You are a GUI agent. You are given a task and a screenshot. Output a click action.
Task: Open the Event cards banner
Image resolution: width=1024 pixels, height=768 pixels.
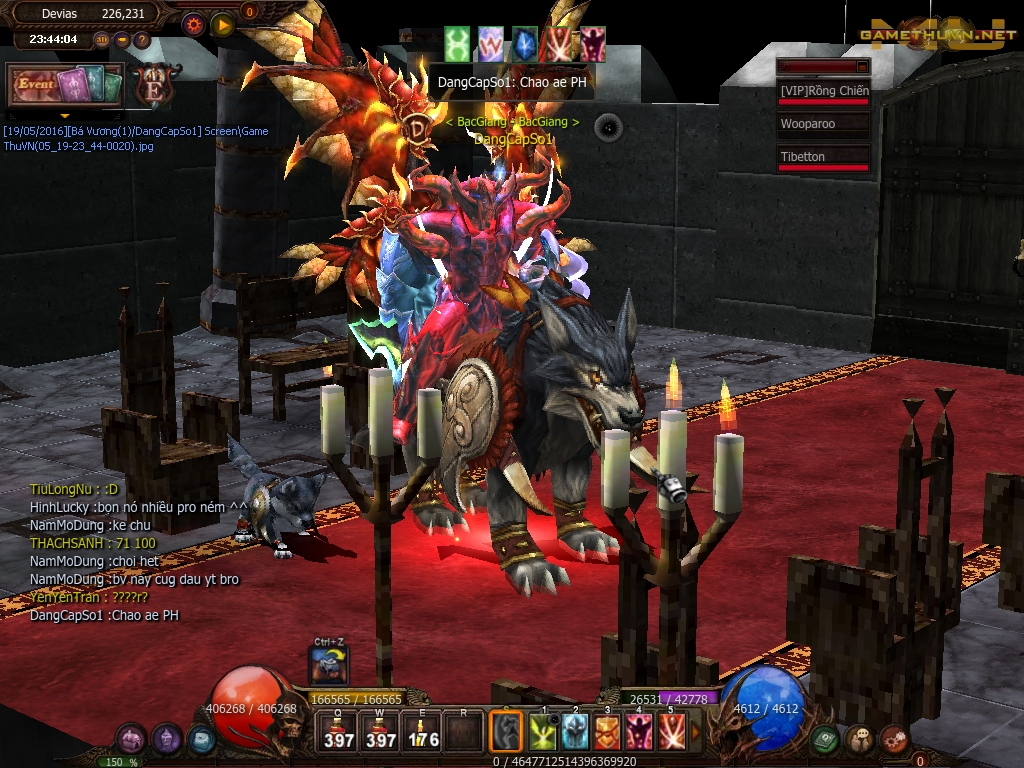[x=65, y=86]
